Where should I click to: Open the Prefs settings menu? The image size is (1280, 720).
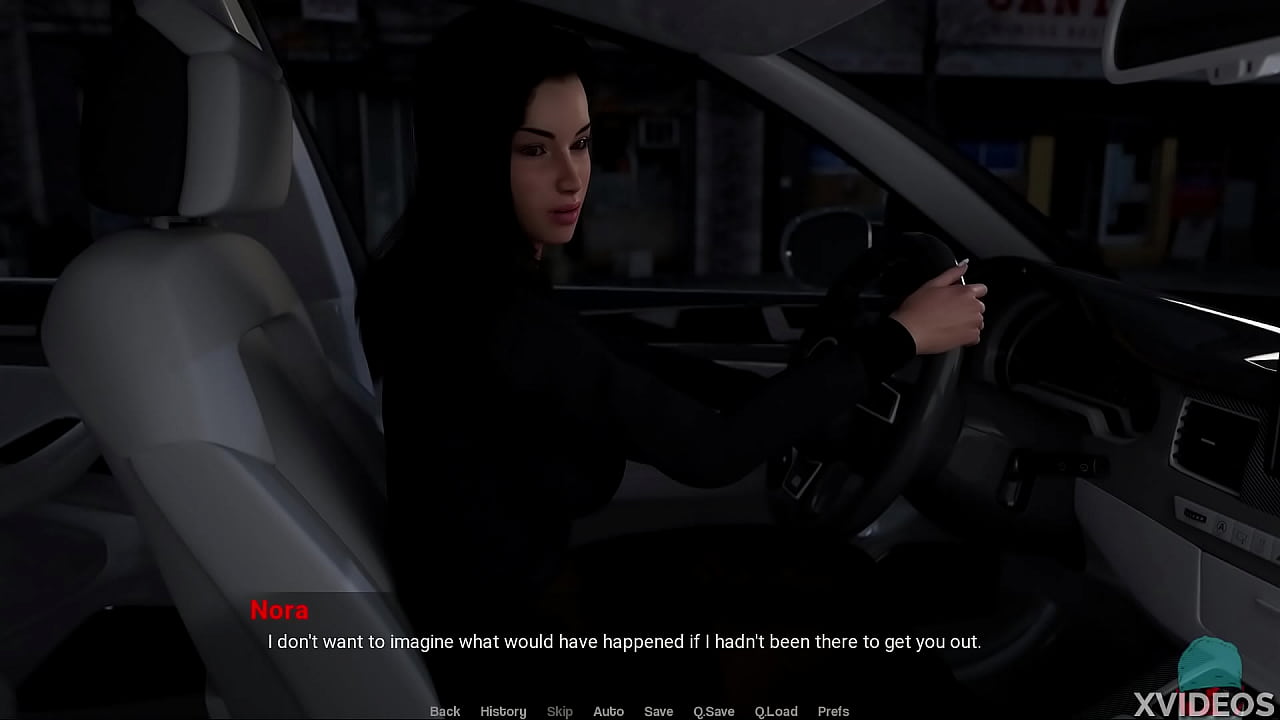[833, 711]
